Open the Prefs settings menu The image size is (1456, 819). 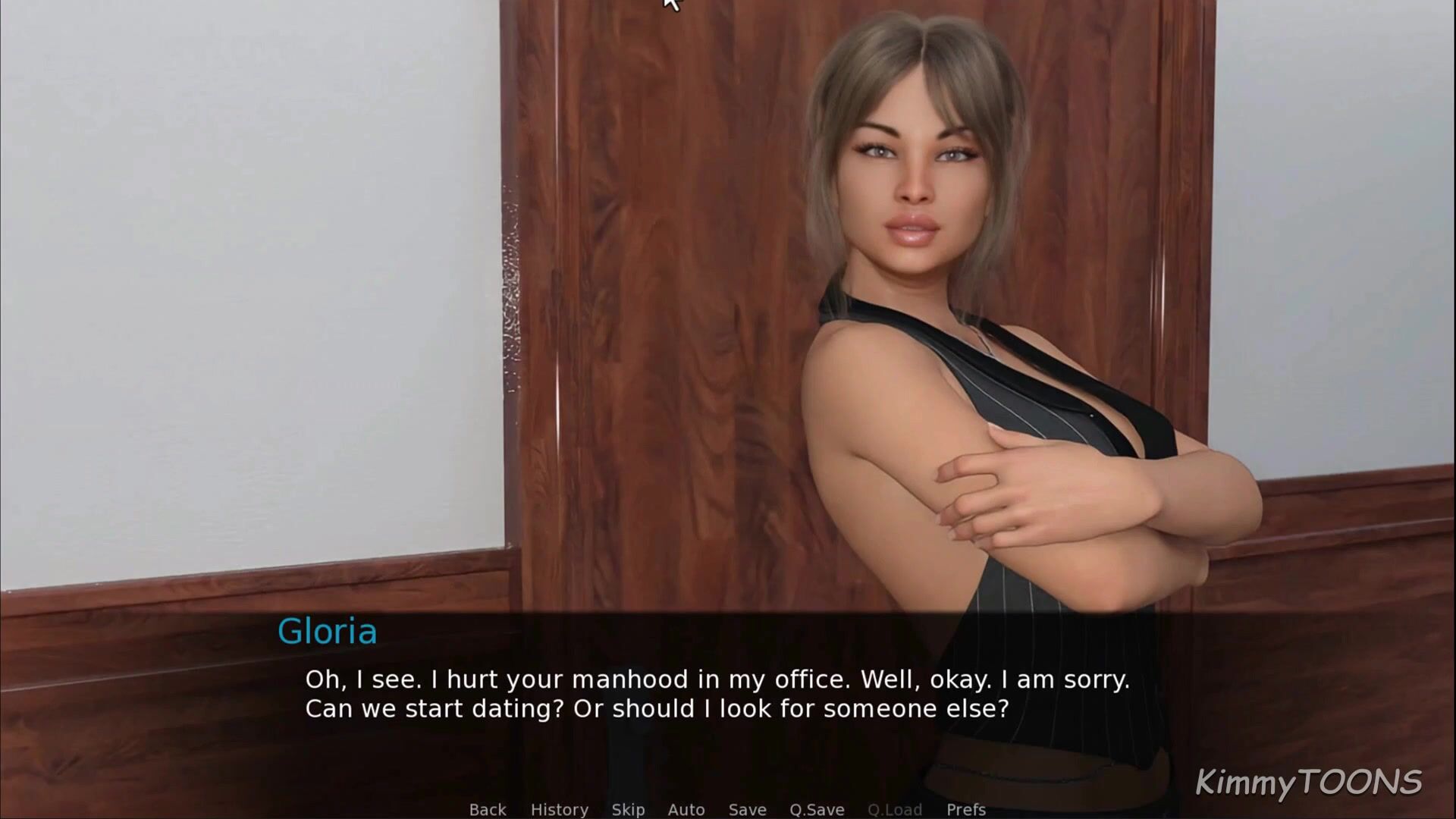click(966, 809)
